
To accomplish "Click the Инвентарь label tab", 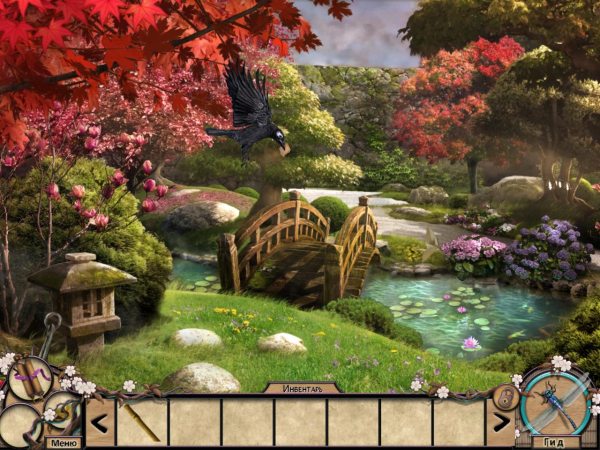I will click(302, 388).
